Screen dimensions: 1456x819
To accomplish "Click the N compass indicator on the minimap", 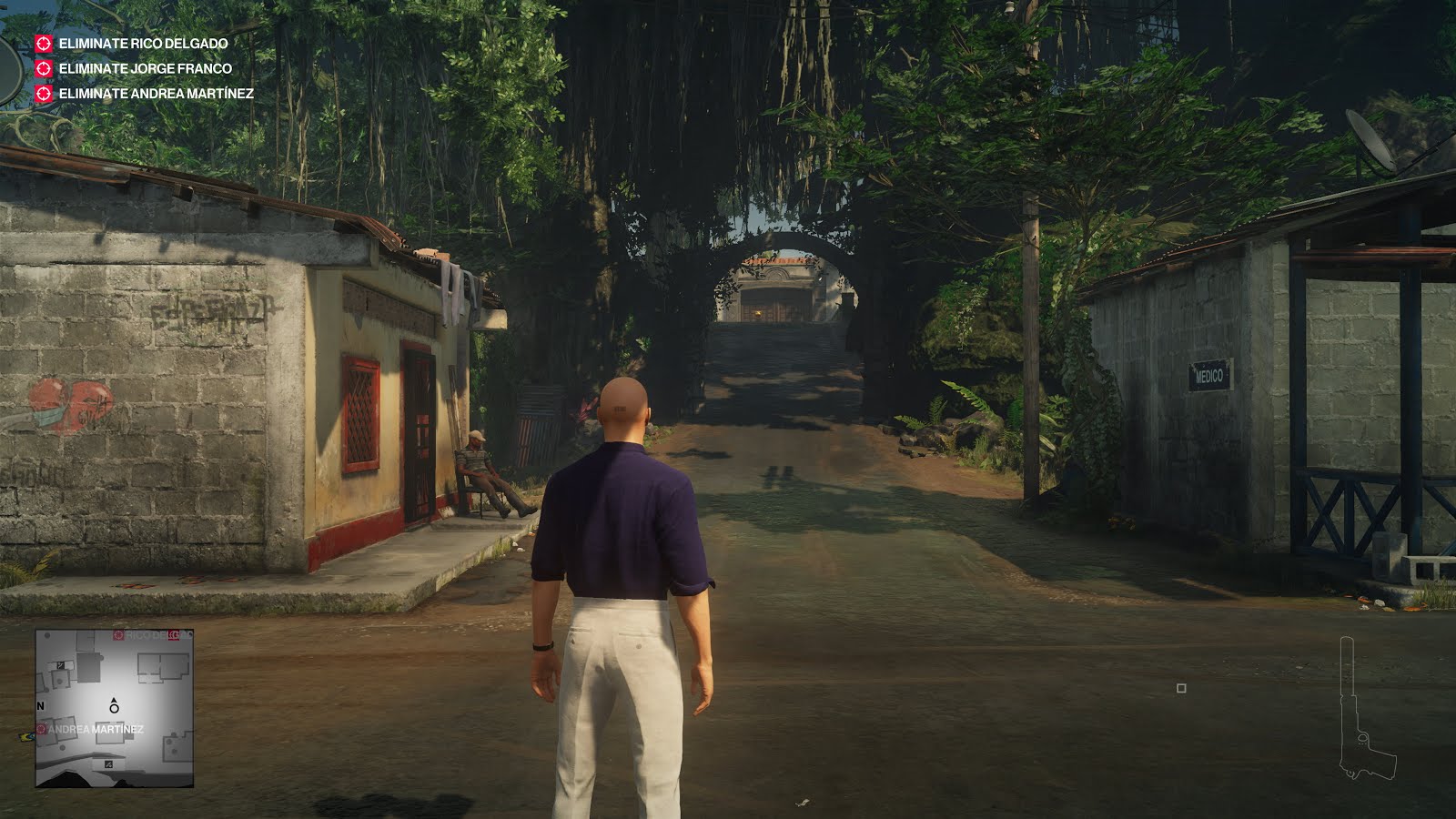I will pyautogui.click(x=41, y=705).
